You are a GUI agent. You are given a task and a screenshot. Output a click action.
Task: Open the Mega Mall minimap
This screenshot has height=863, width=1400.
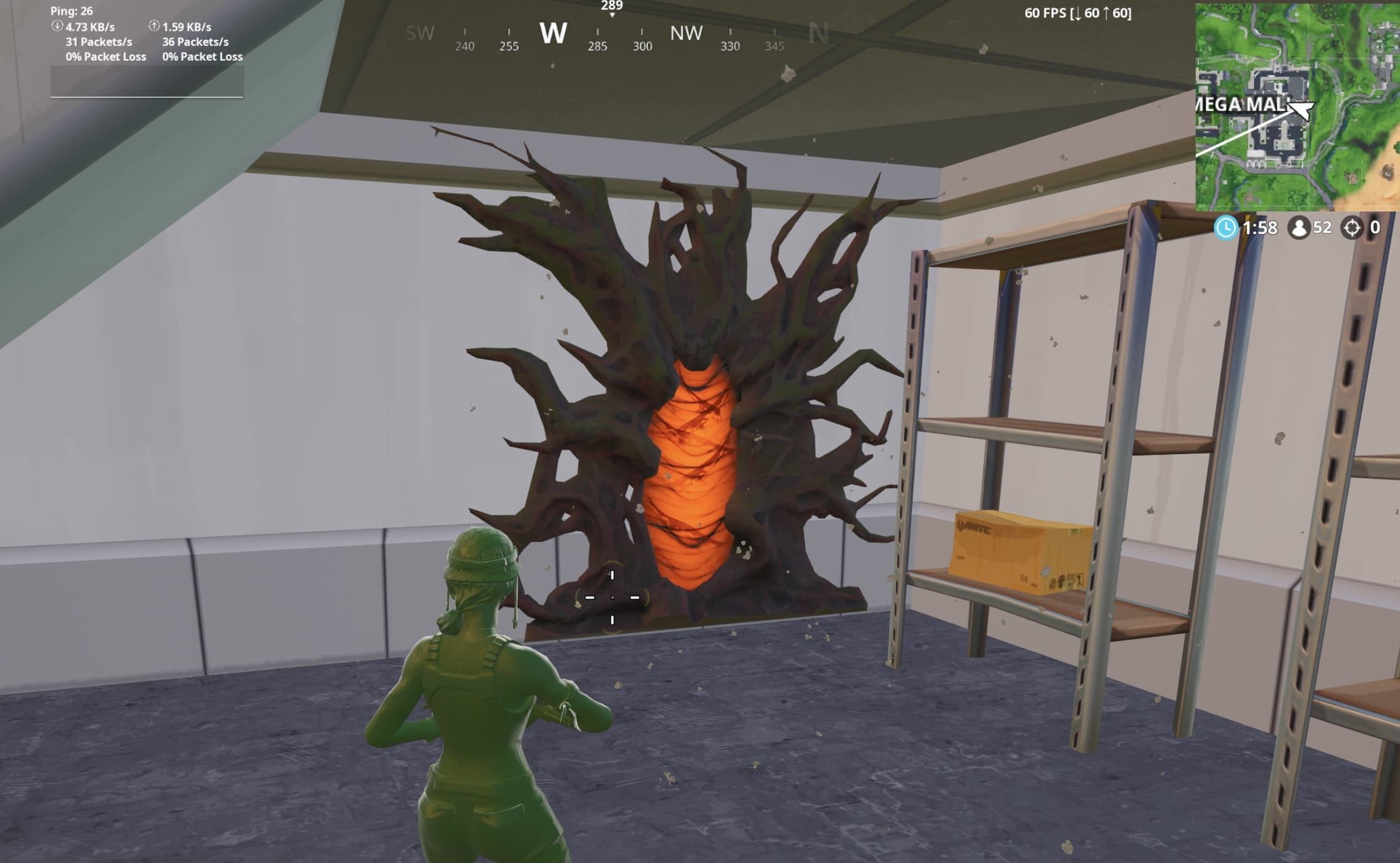(1297, 107)
